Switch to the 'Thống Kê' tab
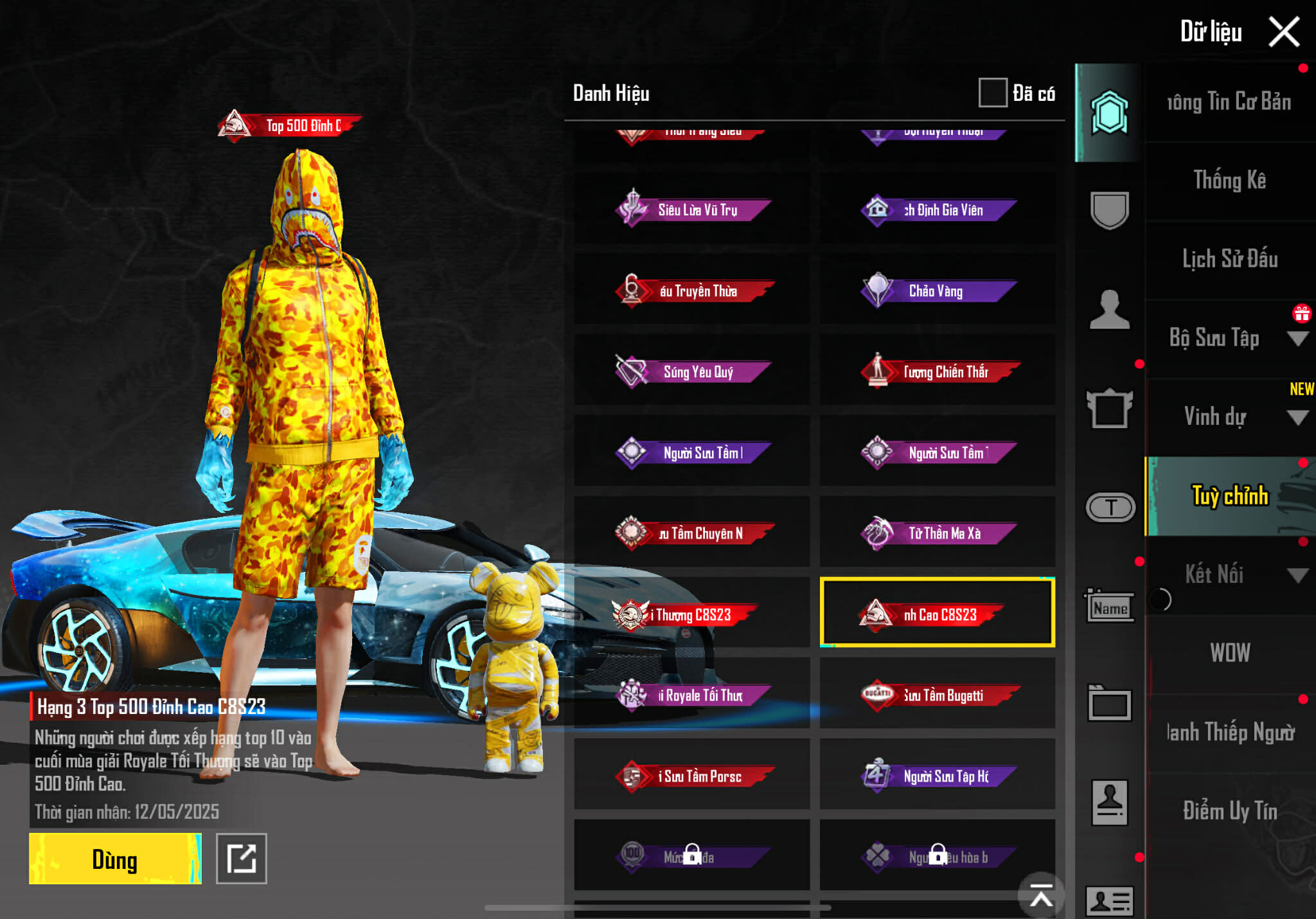Image resolution: width=1316 pixels, height=919 pixels. tap(1229, 180)
